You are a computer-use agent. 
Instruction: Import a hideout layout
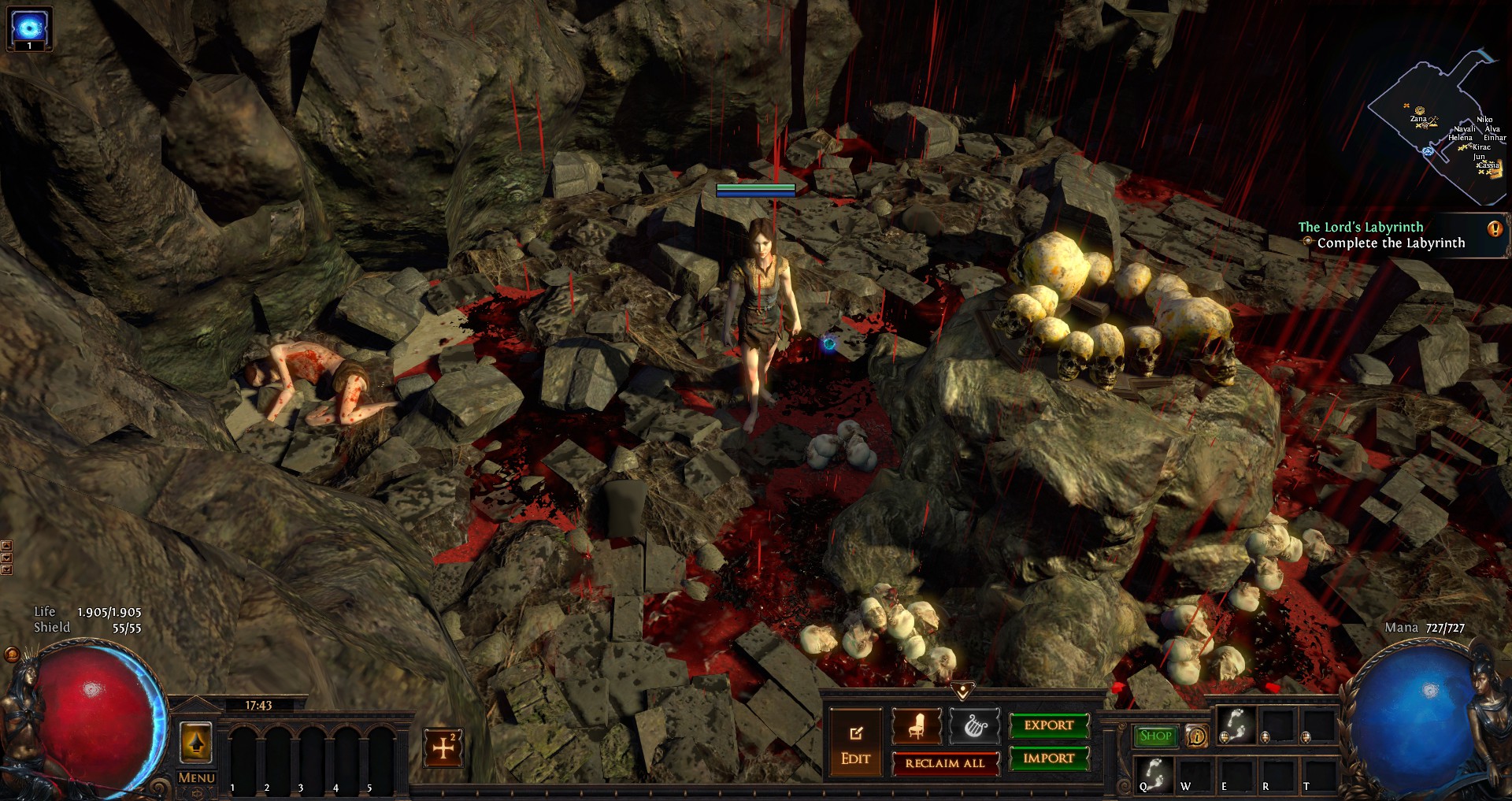pyautogui.click(x=1049, y=758)
